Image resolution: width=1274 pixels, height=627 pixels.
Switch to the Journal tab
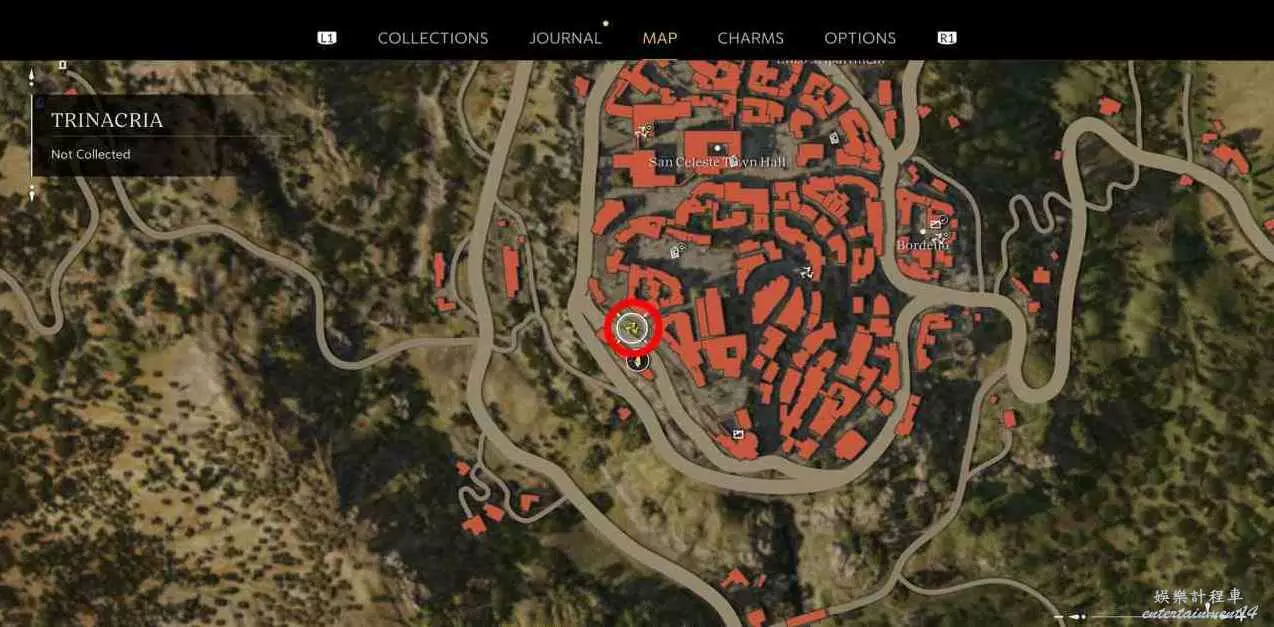[x=565, y=38]
